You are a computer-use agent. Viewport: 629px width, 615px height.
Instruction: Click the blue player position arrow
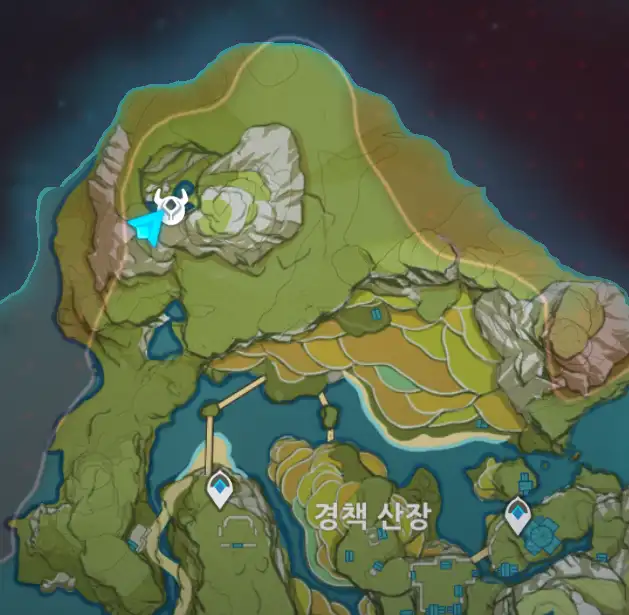click(x=144, y=228)
